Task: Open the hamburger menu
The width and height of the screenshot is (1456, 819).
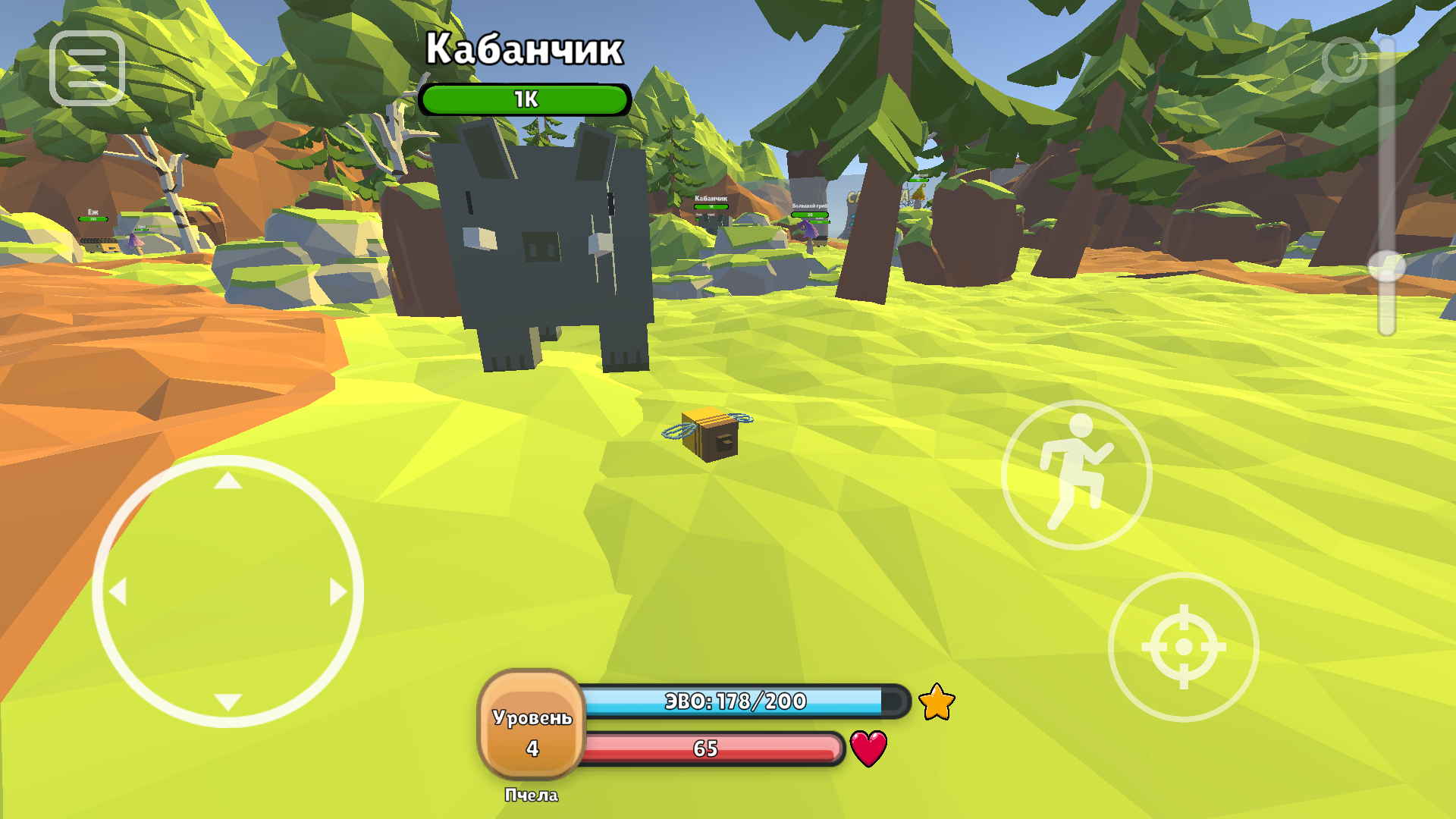Action: [86, 67]
